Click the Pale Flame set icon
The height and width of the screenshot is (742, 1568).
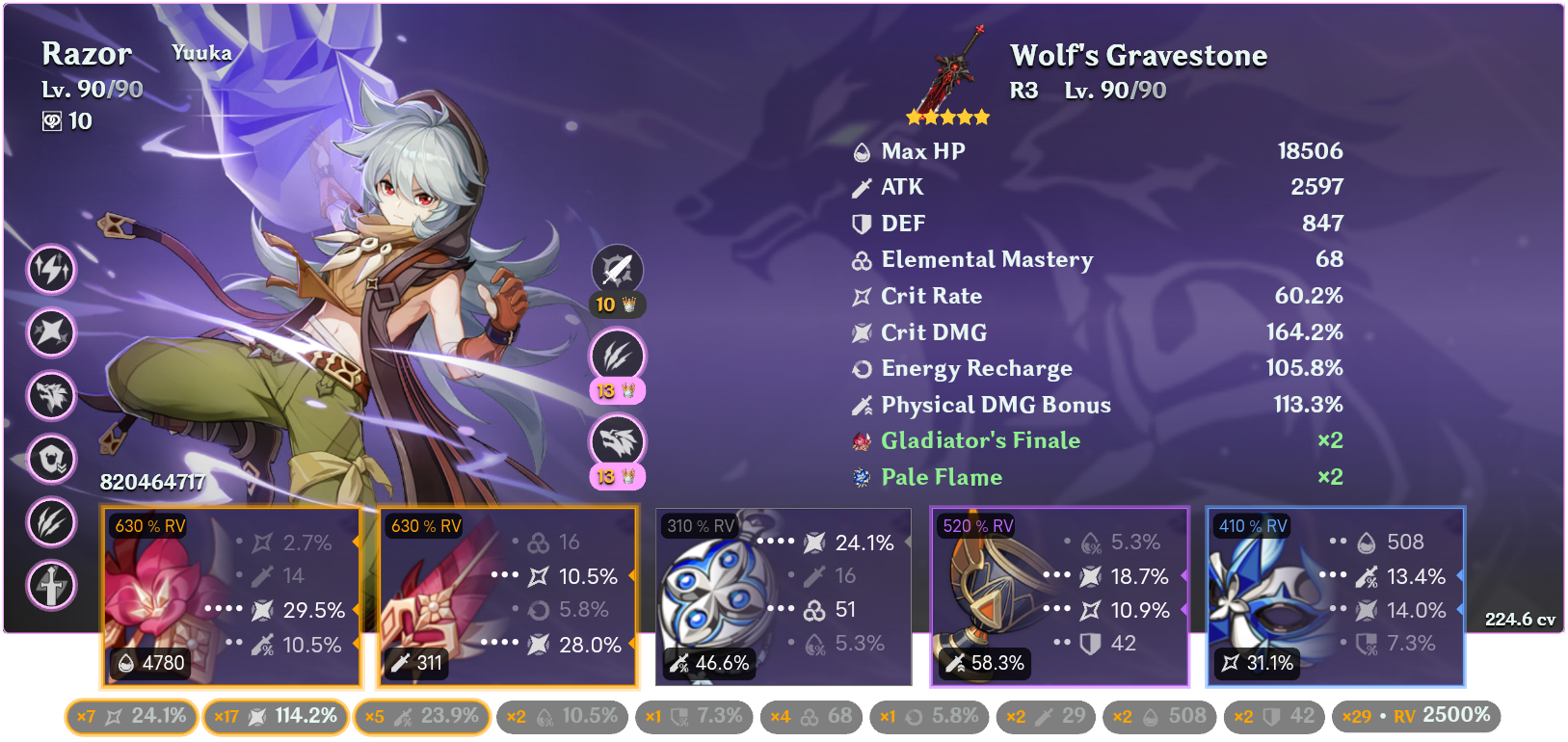861,476
